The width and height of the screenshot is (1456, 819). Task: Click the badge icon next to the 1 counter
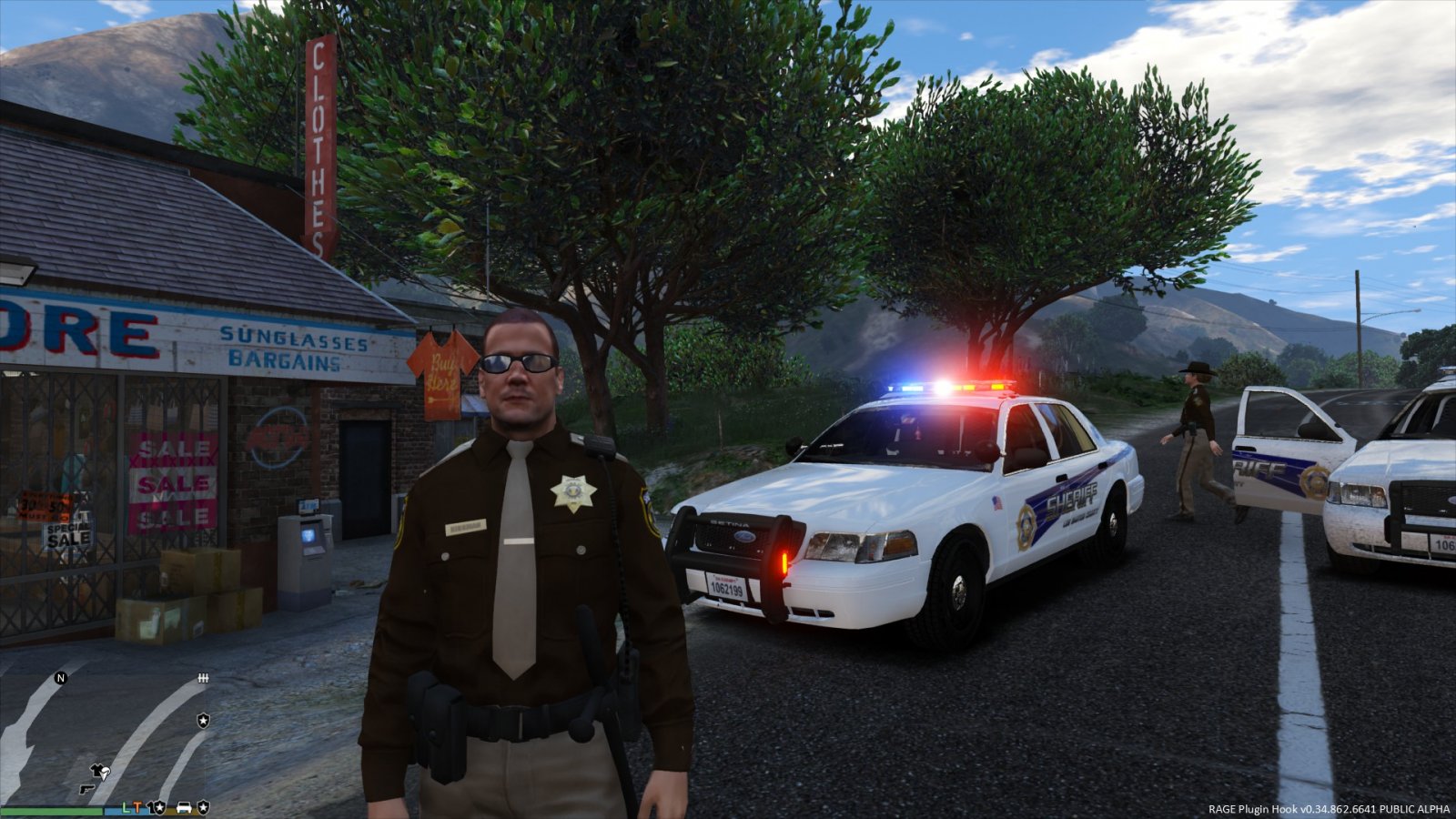pos(160,809)
